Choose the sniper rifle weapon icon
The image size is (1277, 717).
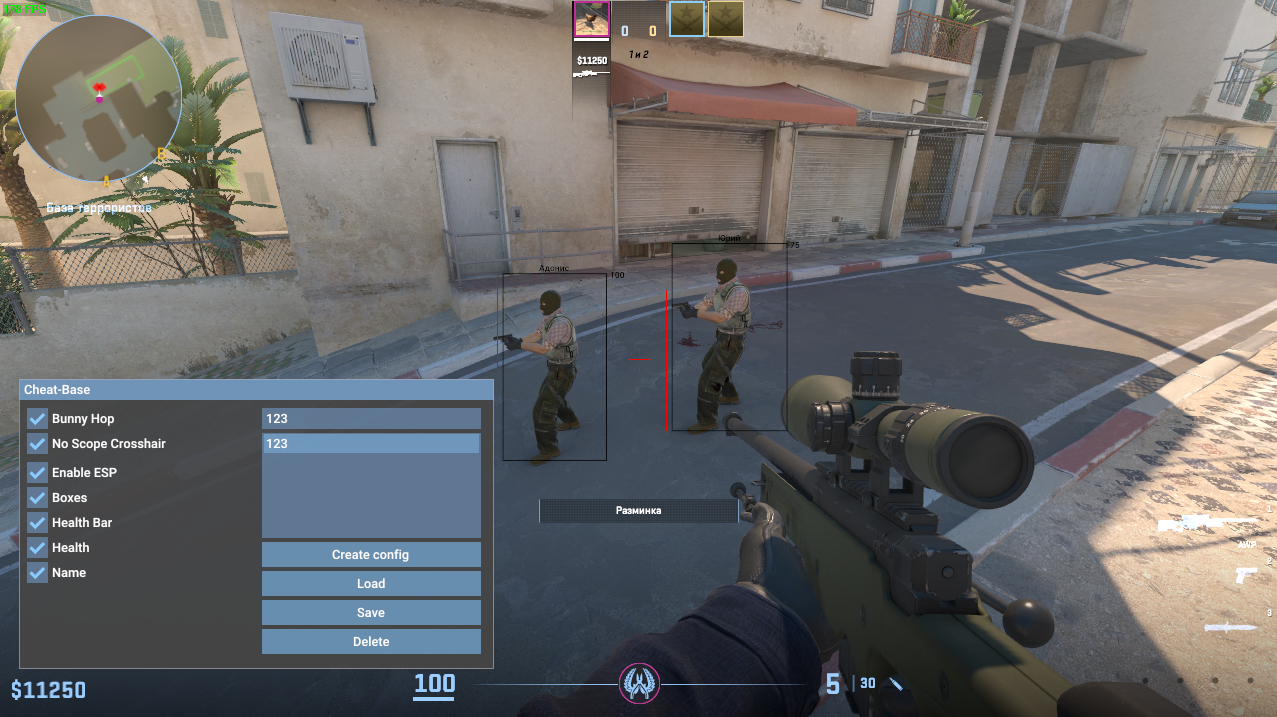[x=1208, y=523]
